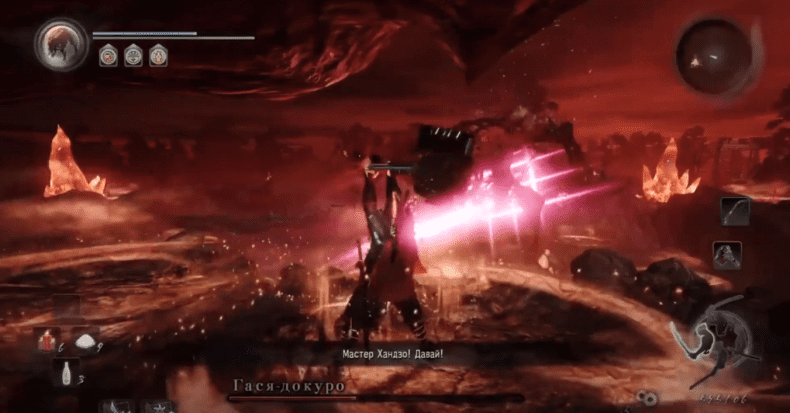Select the white bottle item slot
The height and width of the screenshot is (413, 790).
(65, 374)
